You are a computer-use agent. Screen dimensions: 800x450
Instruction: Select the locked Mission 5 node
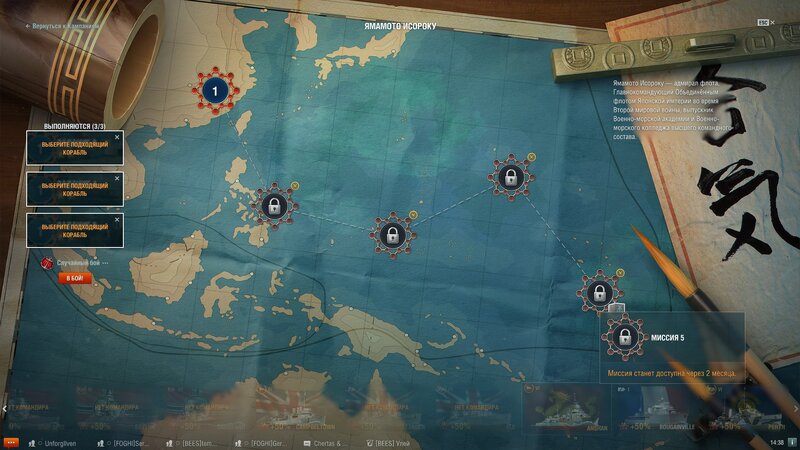(x=598, y=293)
